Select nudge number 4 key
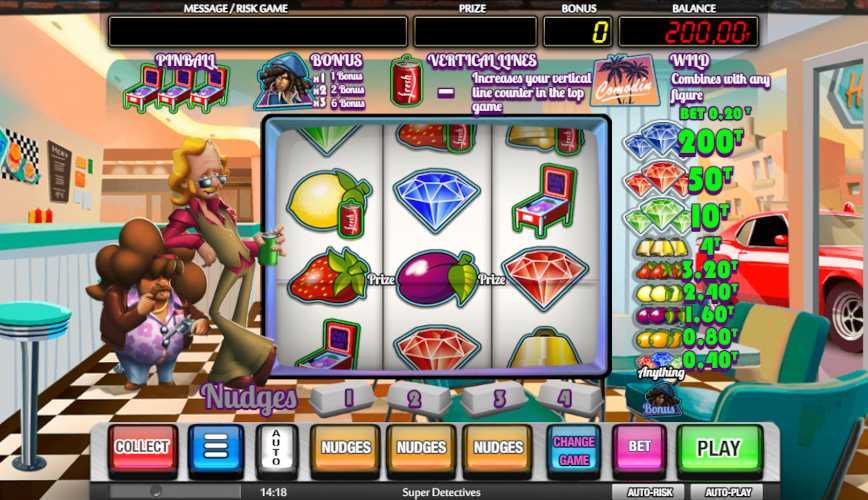This screenshot has width=868, height=500. click(x=566, y=398)
